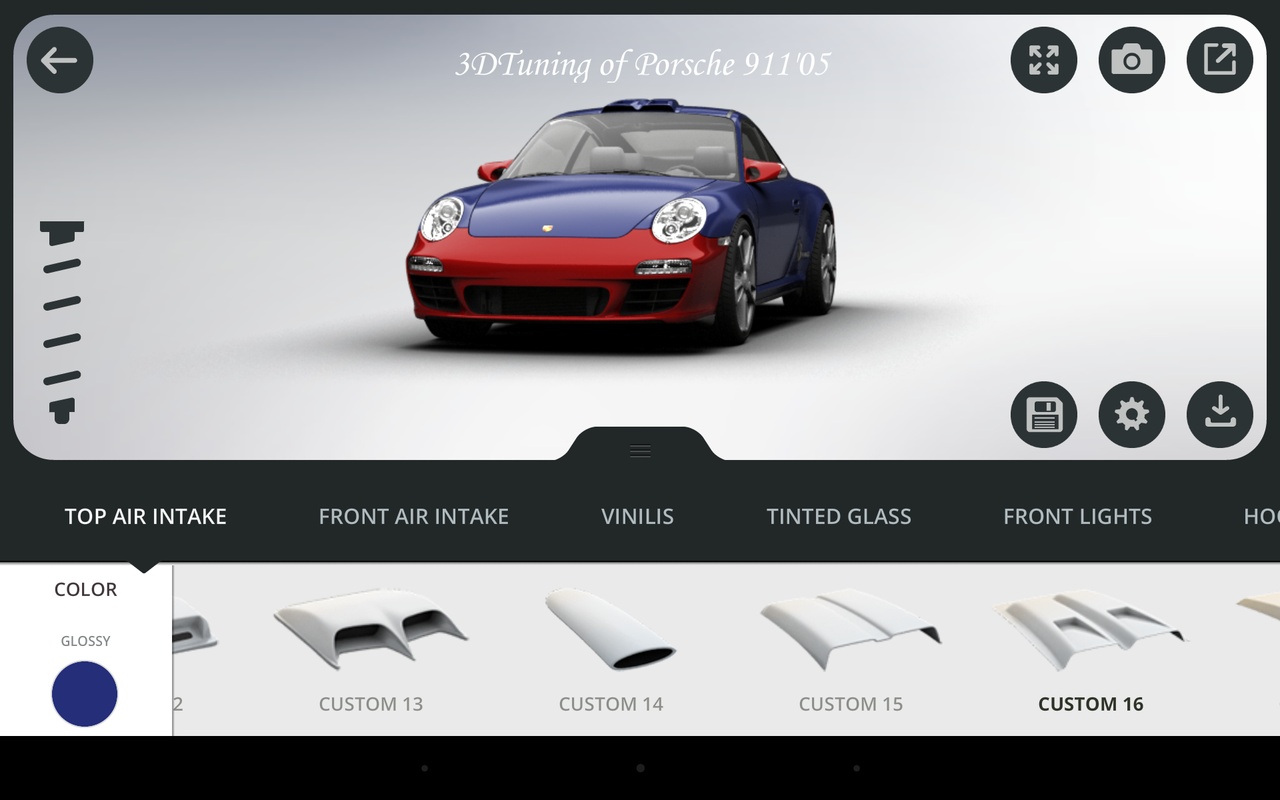Go back using the arrow button
The height and width of the screenshot is (800, 1280).
pyautogui.click(x=60, y=60)
